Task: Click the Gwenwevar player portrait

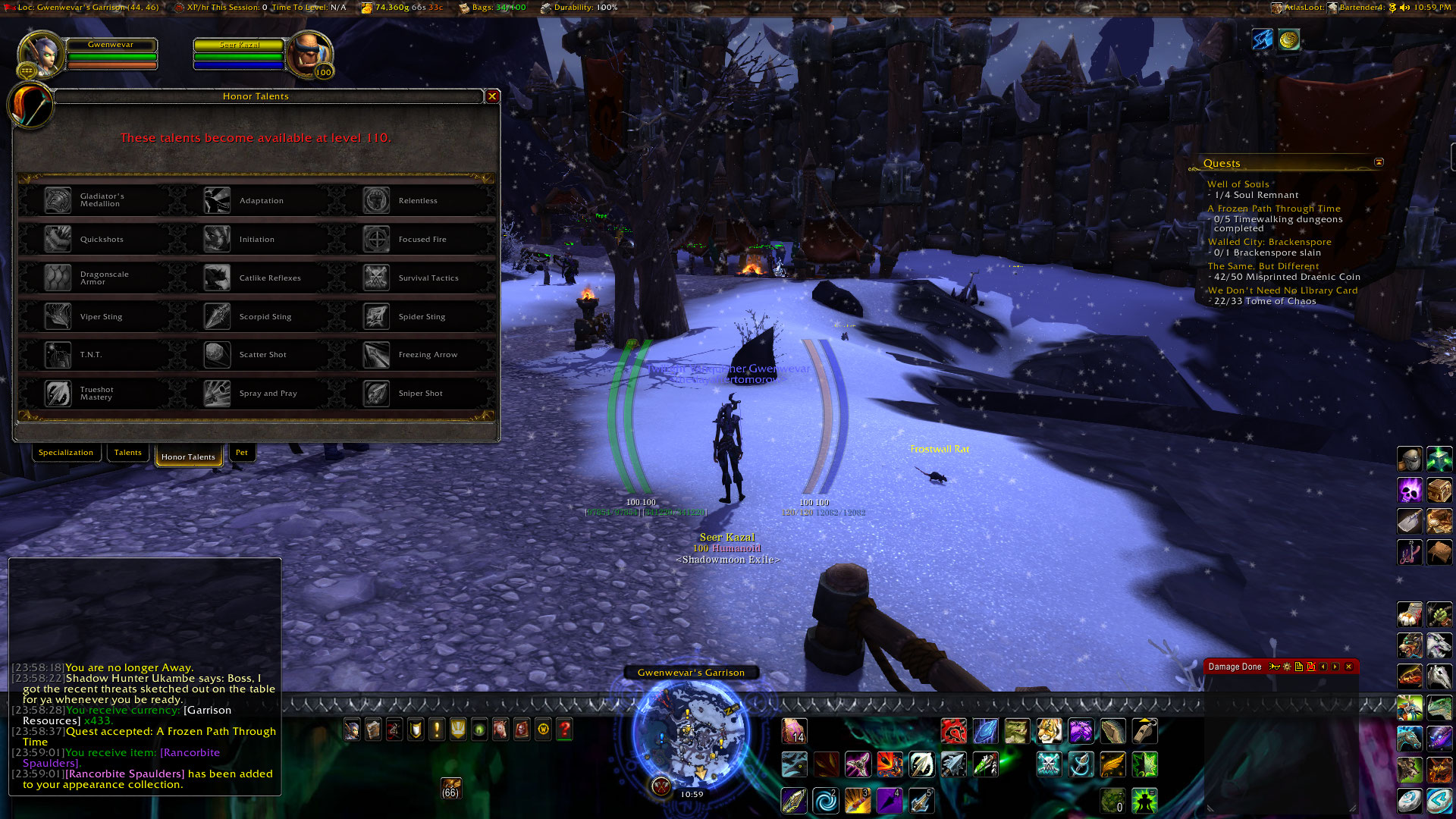Action: point(42,55)
